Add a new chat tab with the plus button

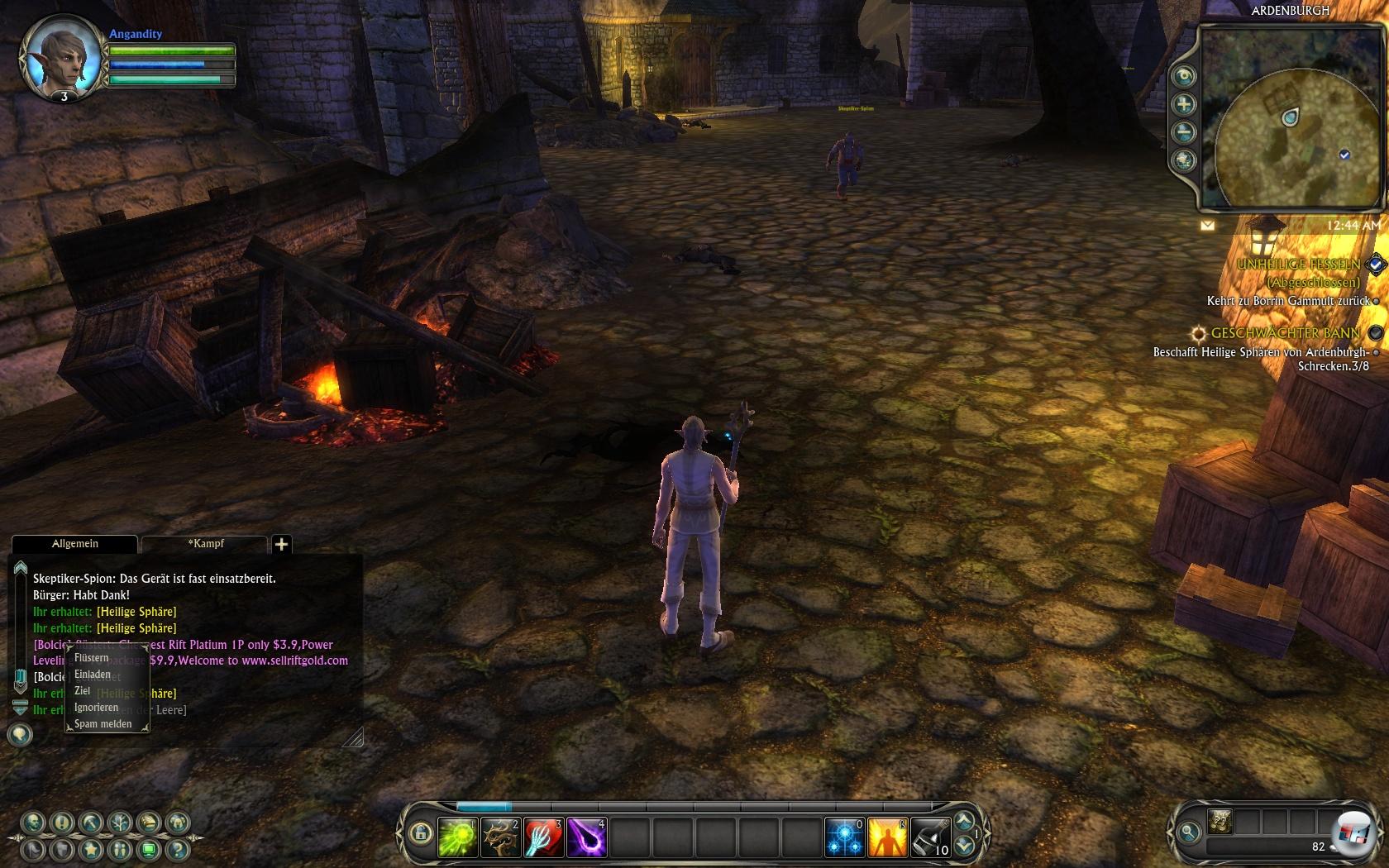click(281, 544)
